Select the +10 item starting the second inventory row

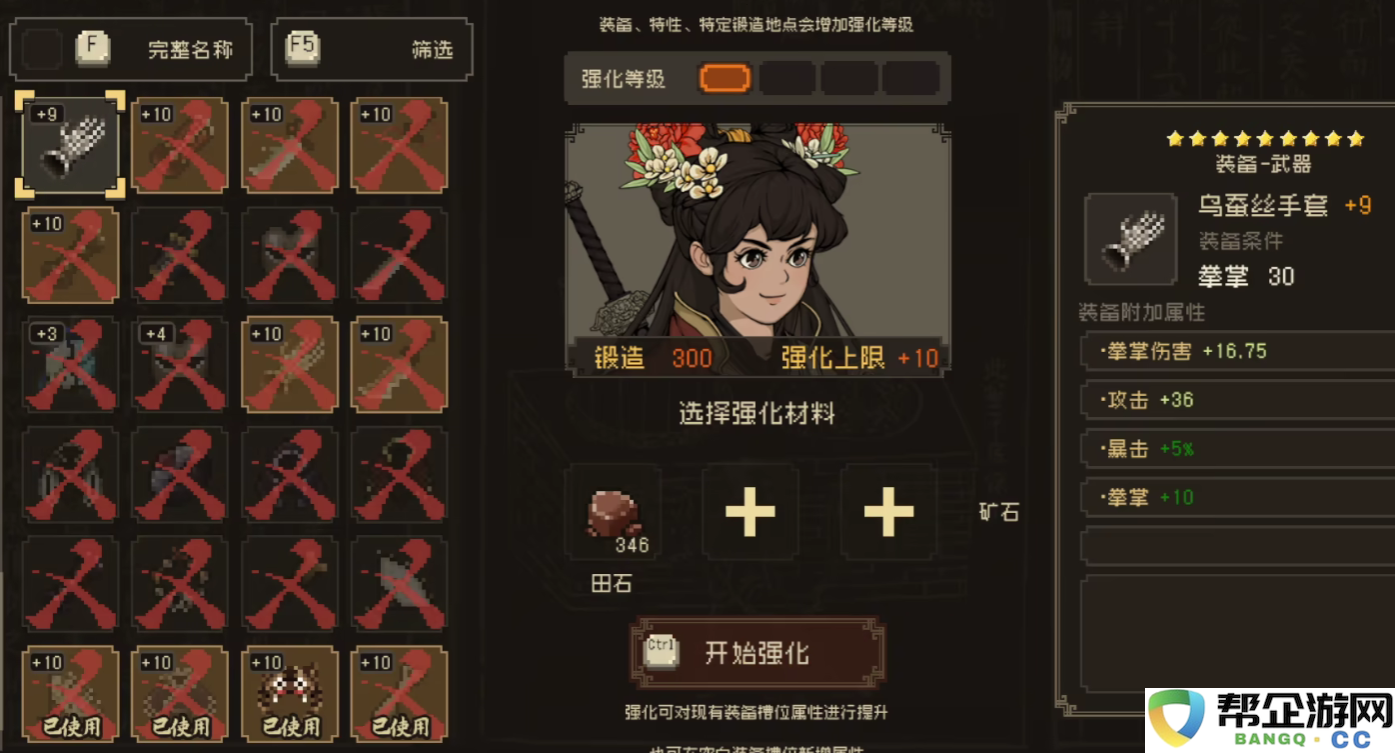pyautogui.click(x=70, y=255)
